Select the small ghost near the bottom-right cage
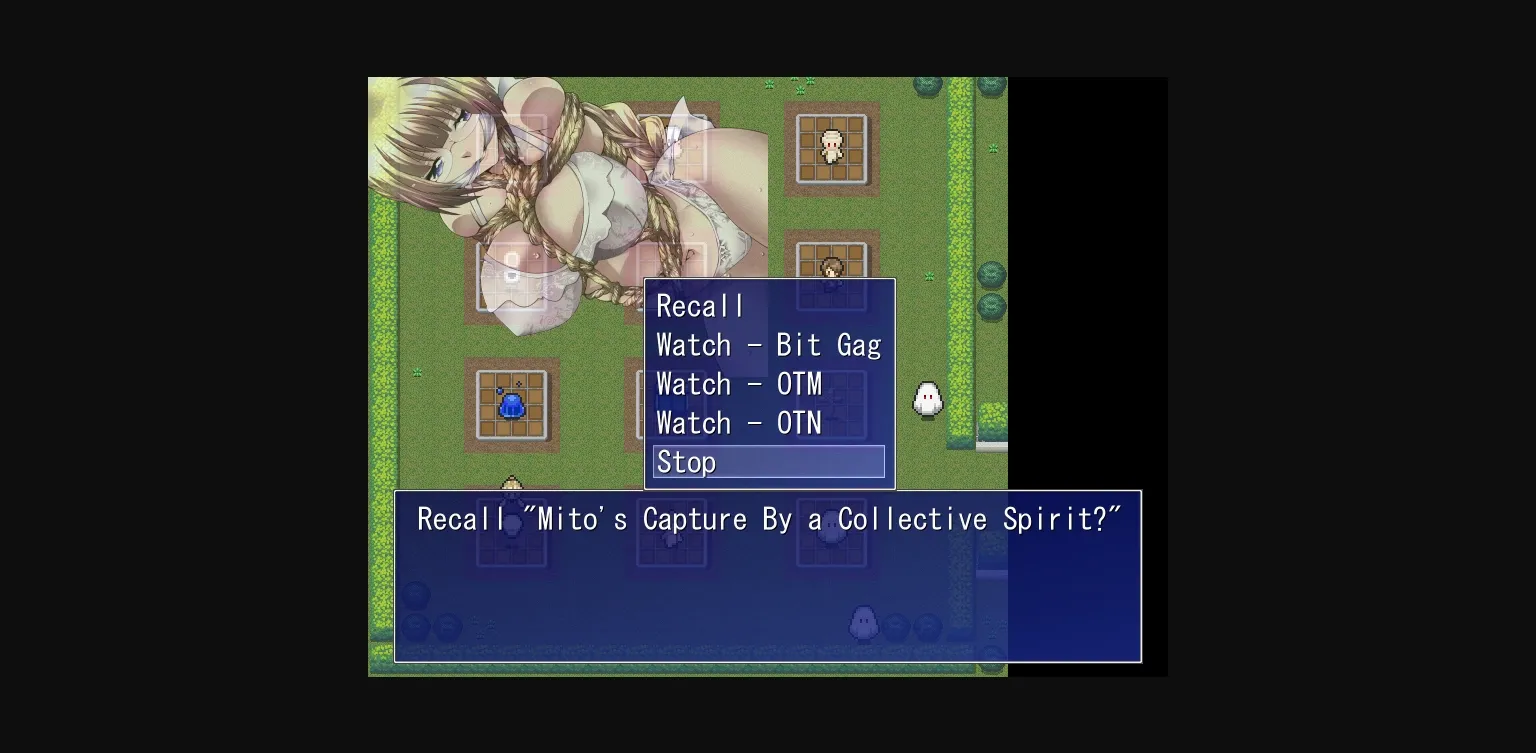This screenshot has width=1536, height=753. 862,620
